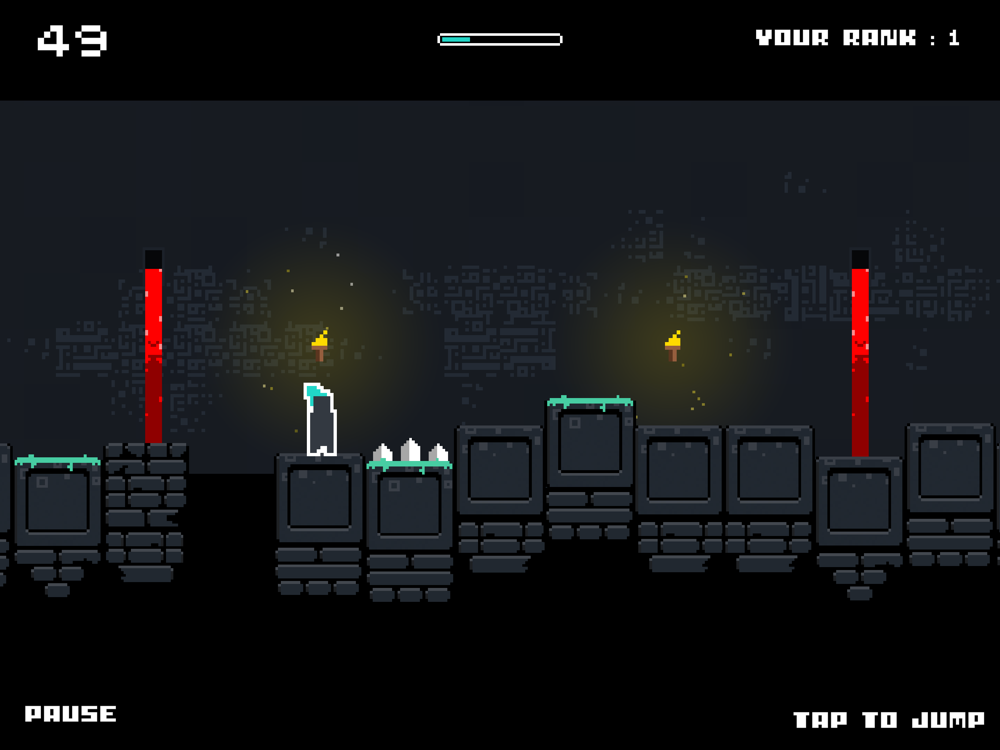Tap the 'Tap to Jump' label

pyautogui.click(x=888, y=720)
